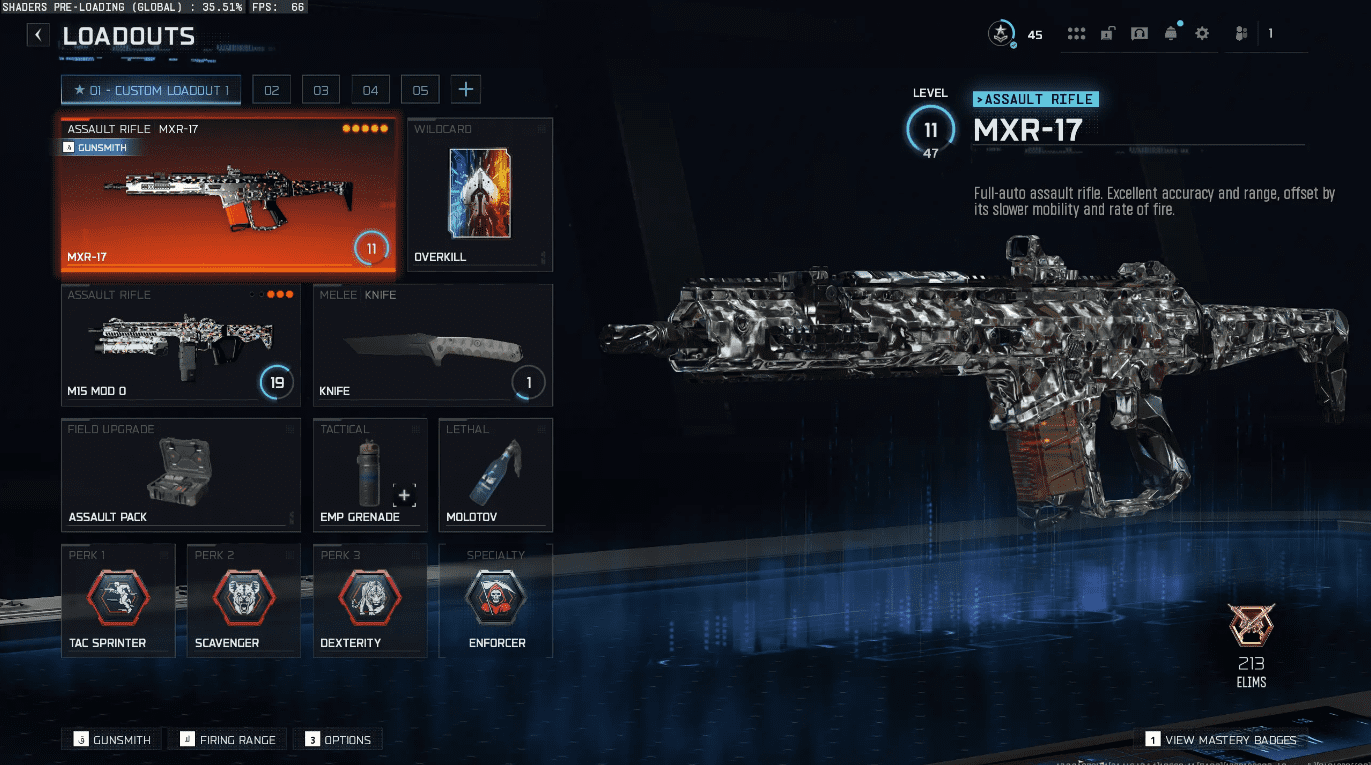The image size is (1371, 765).
Task: Open settings gear icon
Action: (x=1202, y=34)
